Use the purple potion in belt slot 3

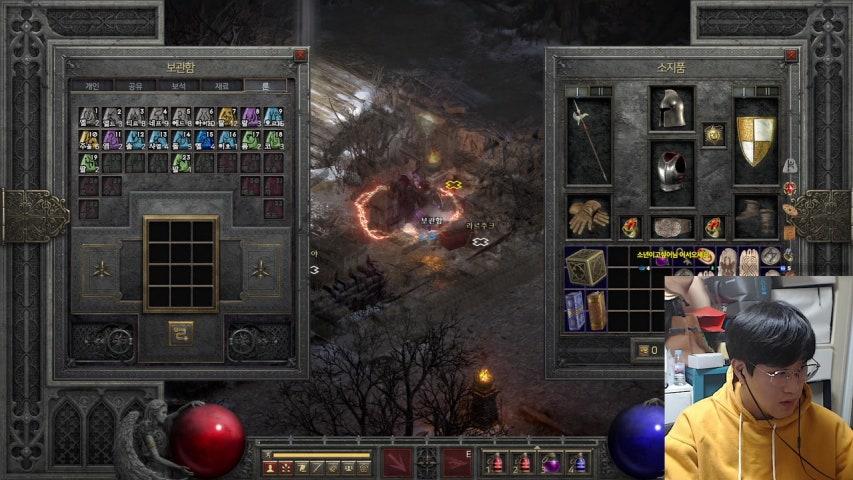pos(551,464)
